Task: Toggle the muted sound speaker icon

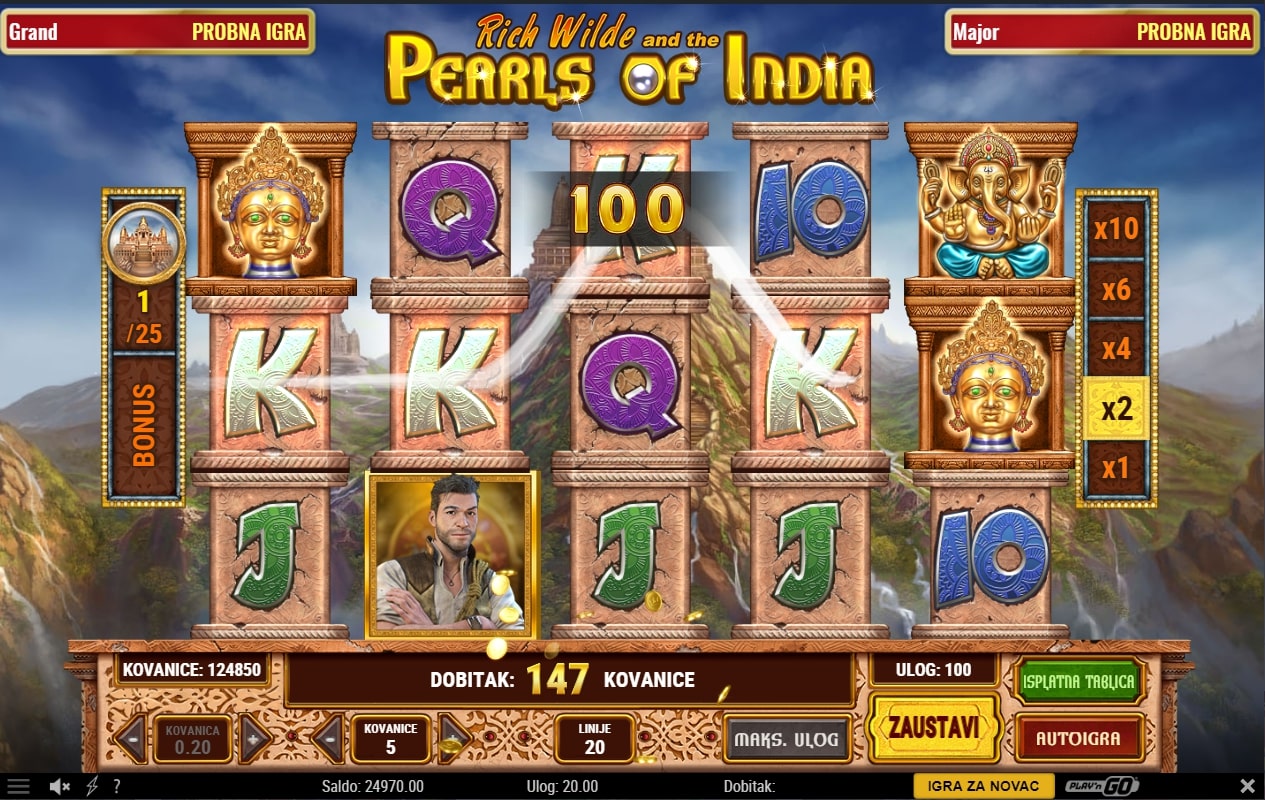Action: (x=62, y=786)
